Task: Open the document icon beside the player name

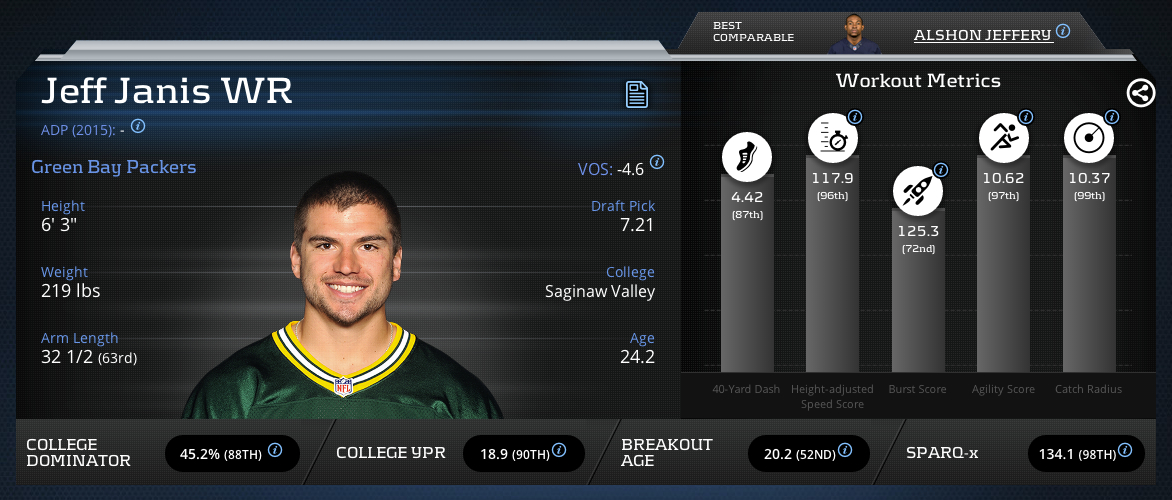Action: (637, 95)
